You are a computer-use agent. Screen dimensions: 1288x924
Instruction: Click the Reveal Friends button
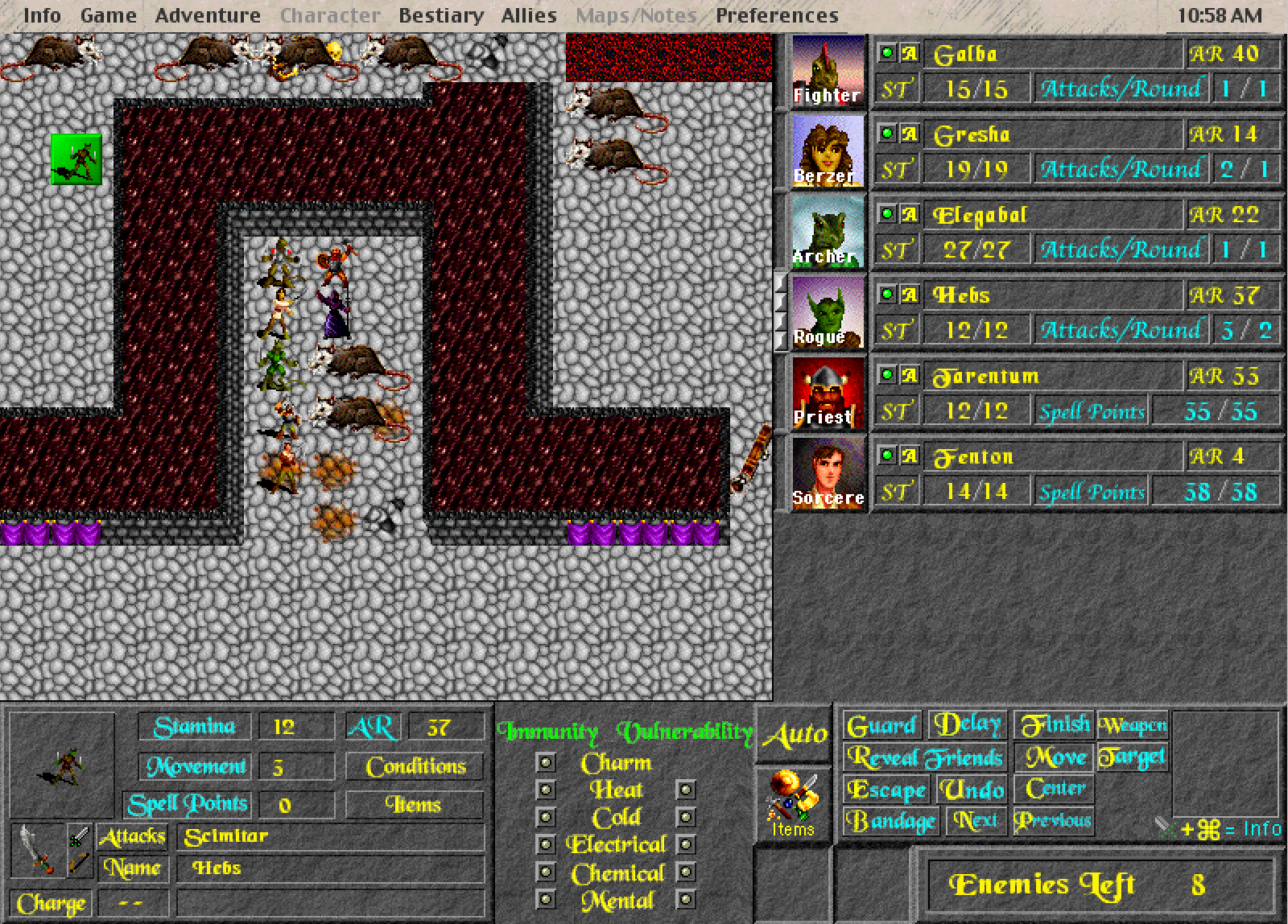pyautogui.click(x=925, y=757)
